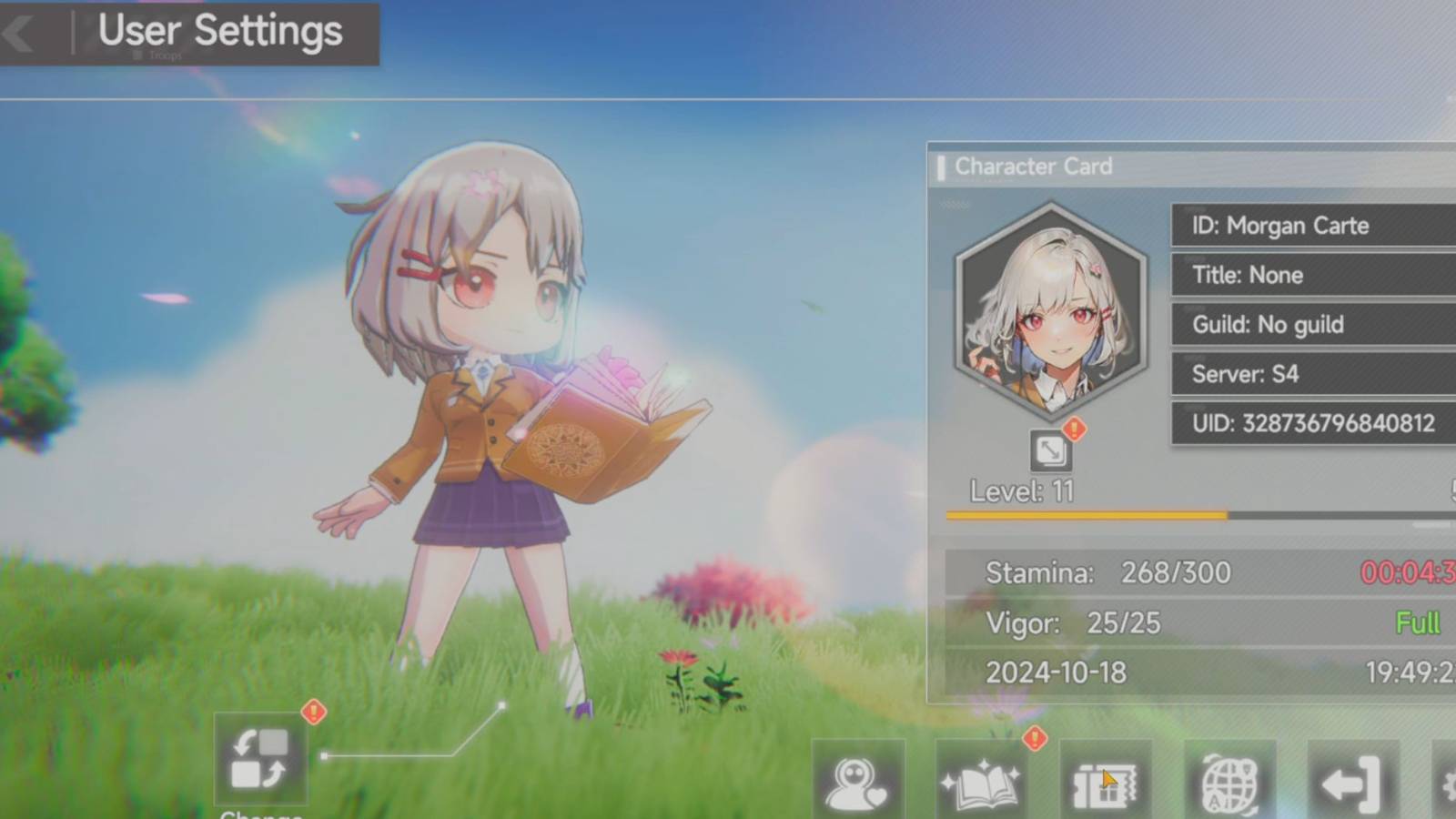Image resolution: width=1456 pixels, height=819 pixels.
Task: Expand the Character Card panel header
Action: [1034, 167]
